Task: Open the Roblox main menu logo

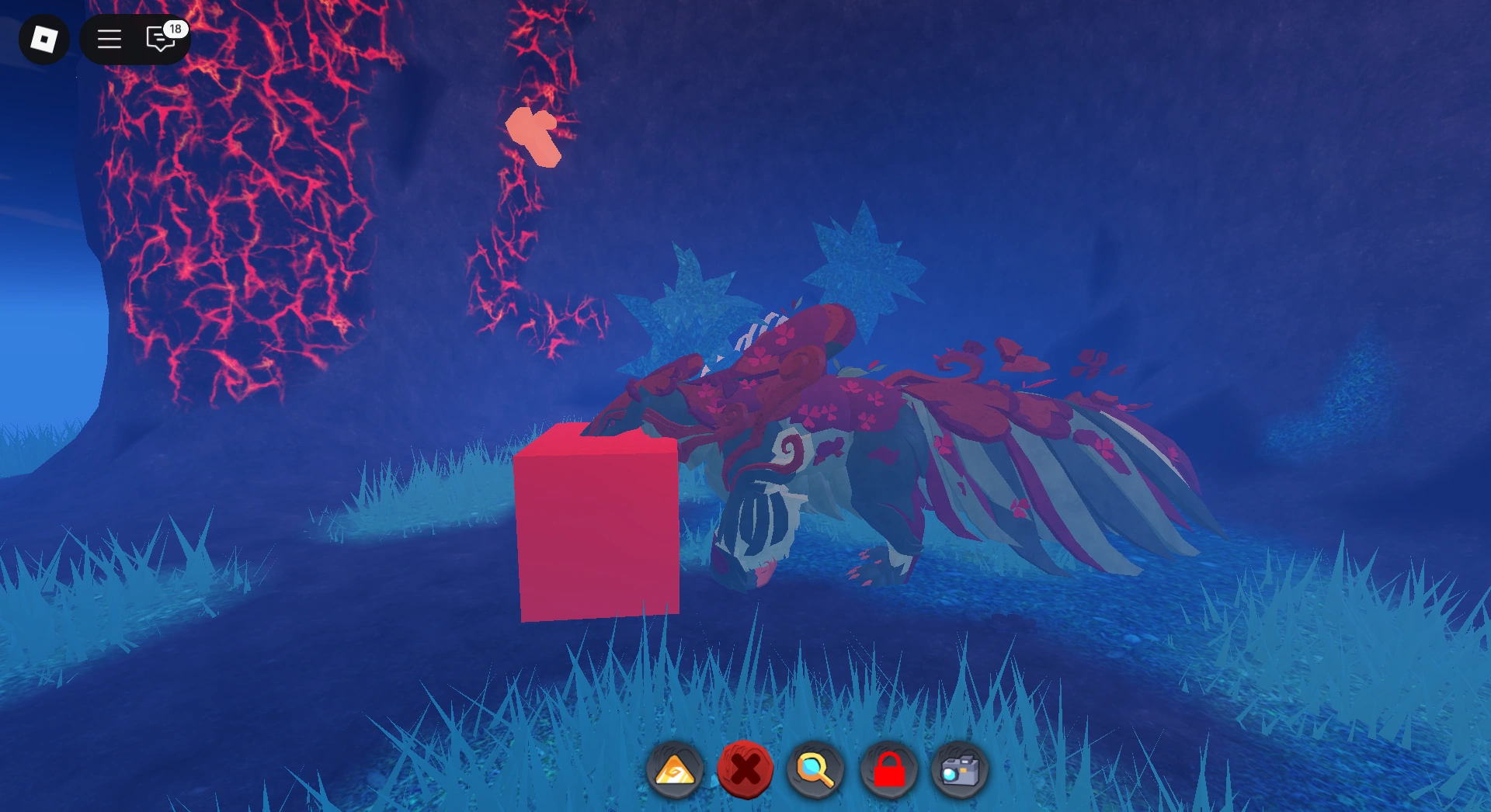Action: click(x=43, y=37)
